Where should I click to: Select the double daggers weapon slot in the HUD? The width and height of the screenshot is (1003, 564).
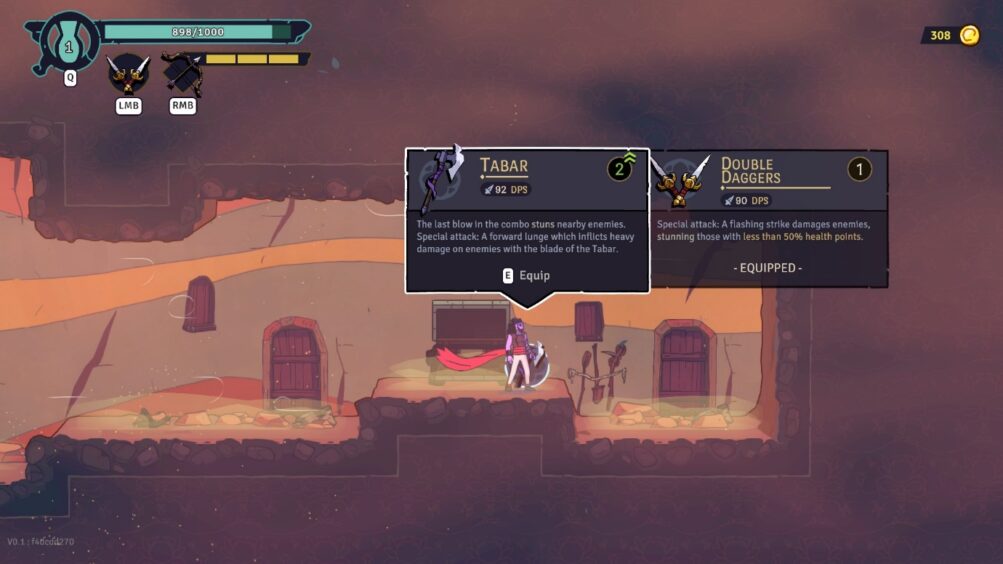(128, 73)
